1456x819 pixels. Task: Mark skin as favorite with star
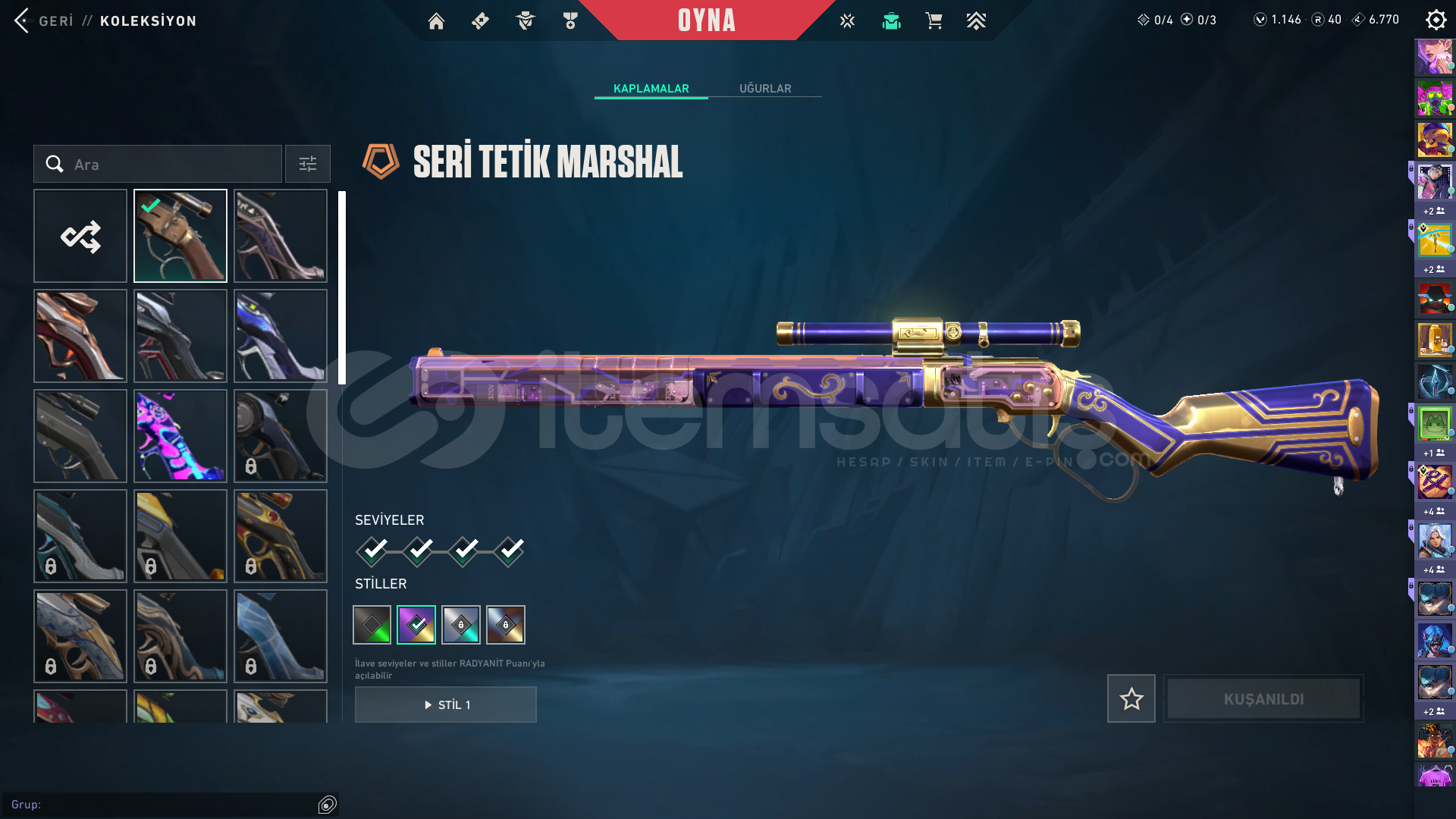click(1131, 698)
